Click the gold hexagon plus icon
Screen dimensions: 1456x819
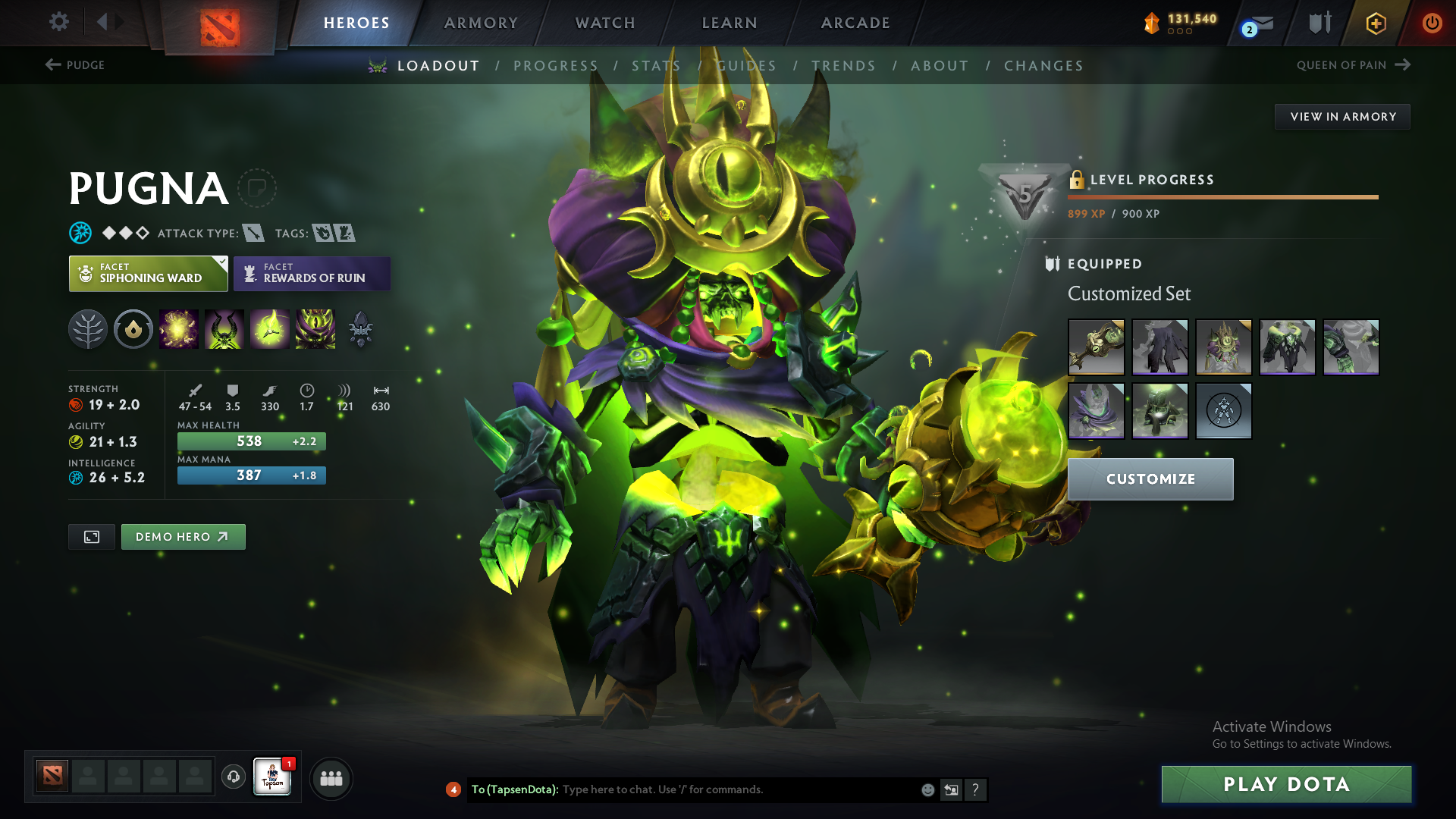tap(1375, 23)
